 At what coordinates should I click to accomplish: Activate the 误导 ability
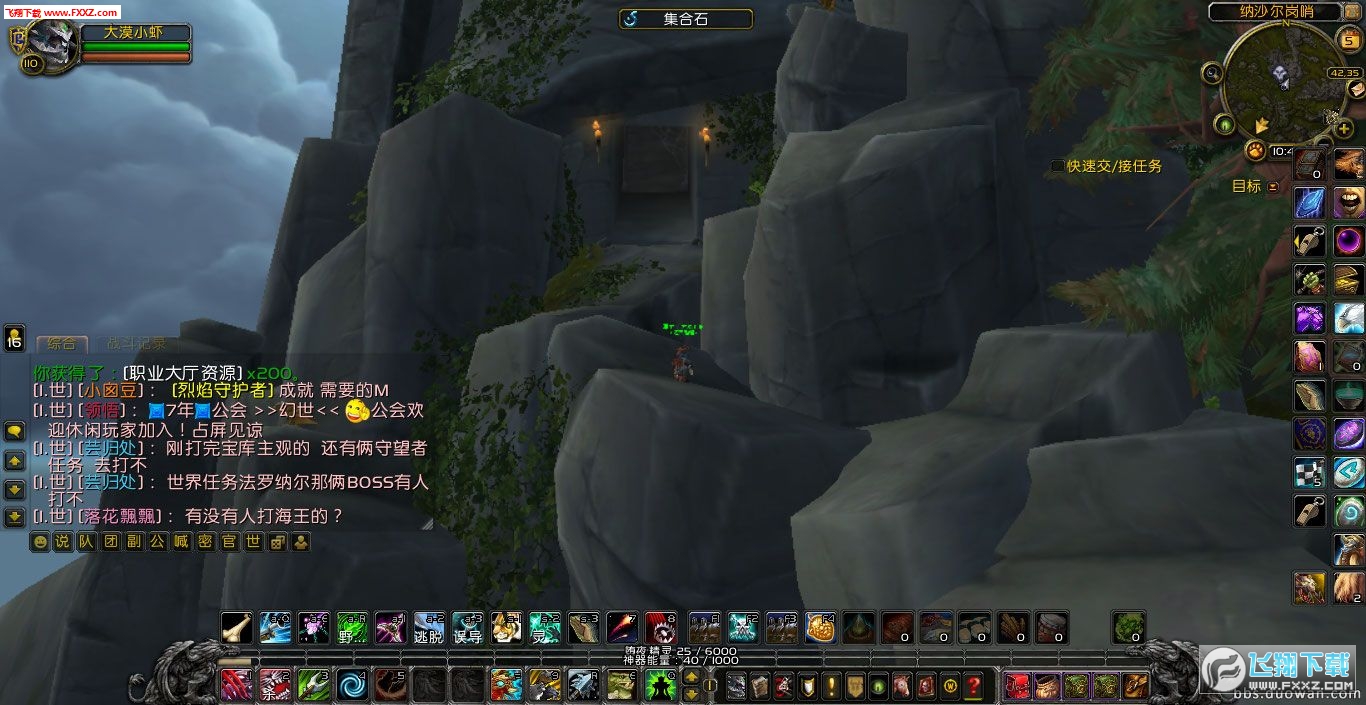tap(467, 627)
